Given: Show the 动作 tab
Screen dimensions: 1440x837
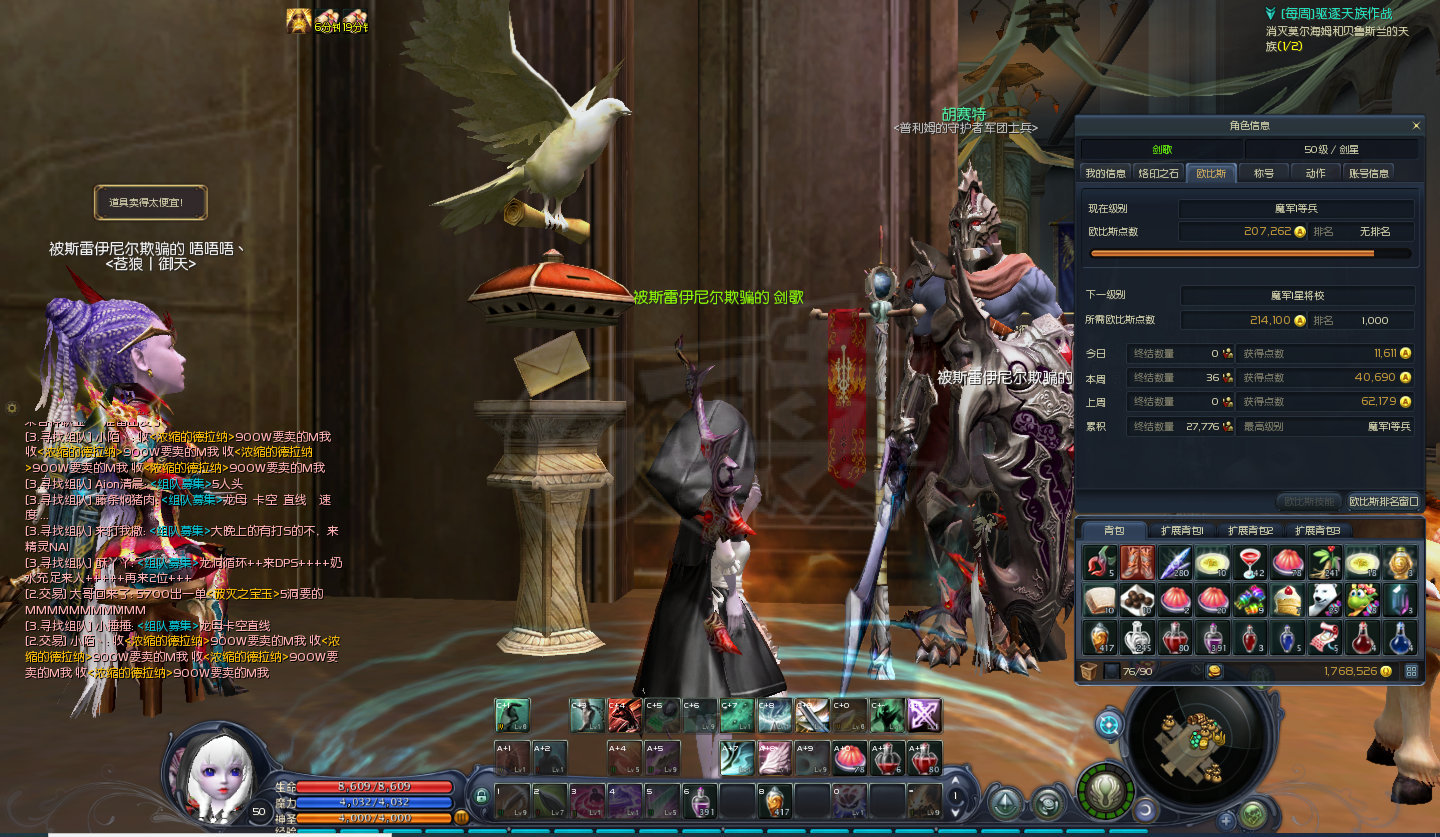Looking at the screenshot, I should click(1316, 173).
